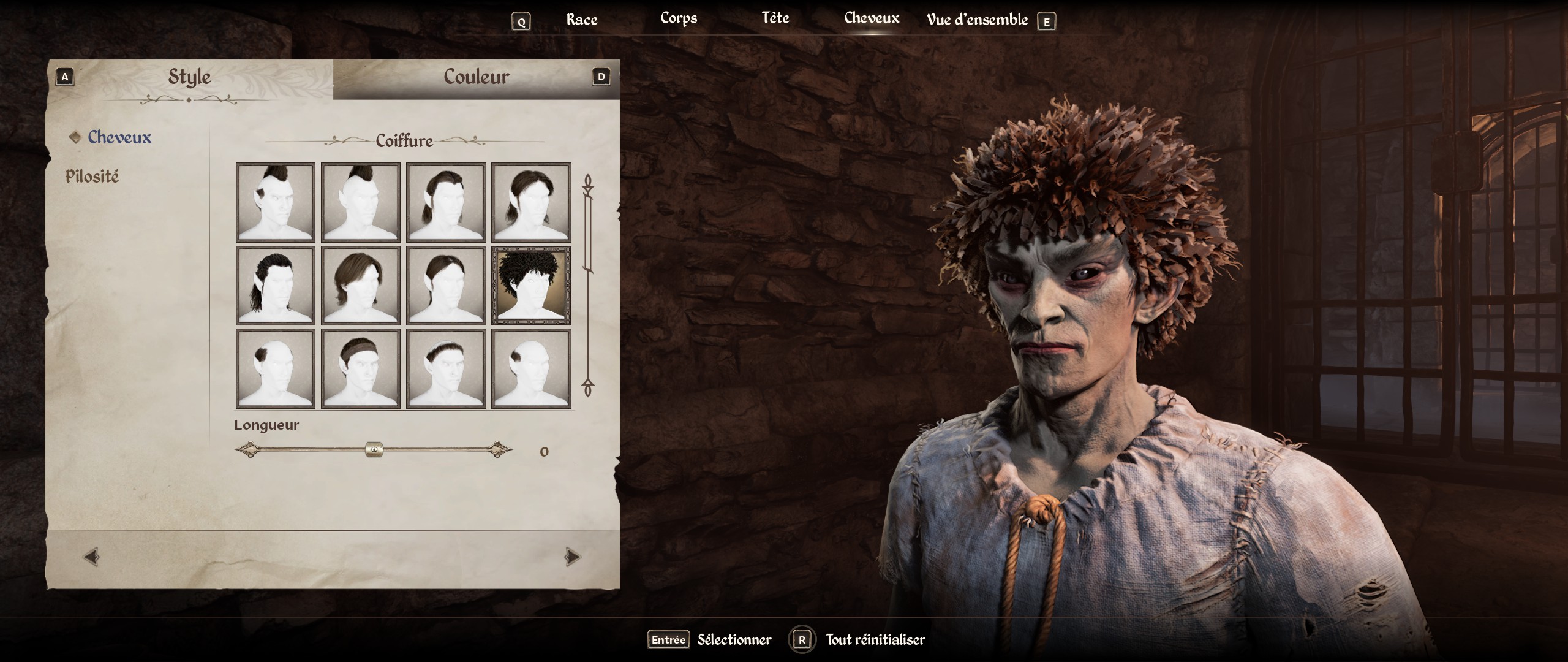Choose the Pilosité category

92,177
